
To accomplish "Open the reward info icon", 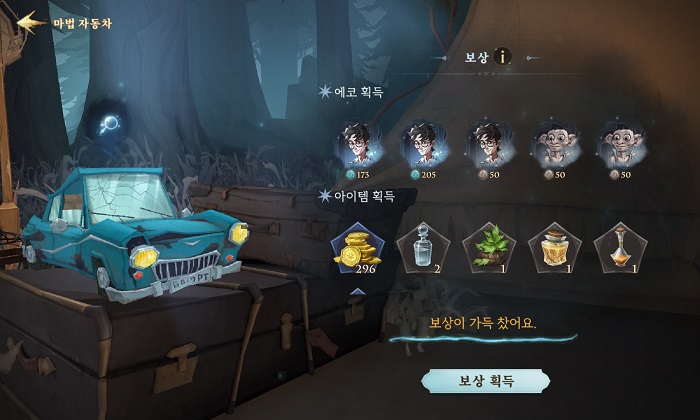I will pyautogui.click(x=502, y=56).
